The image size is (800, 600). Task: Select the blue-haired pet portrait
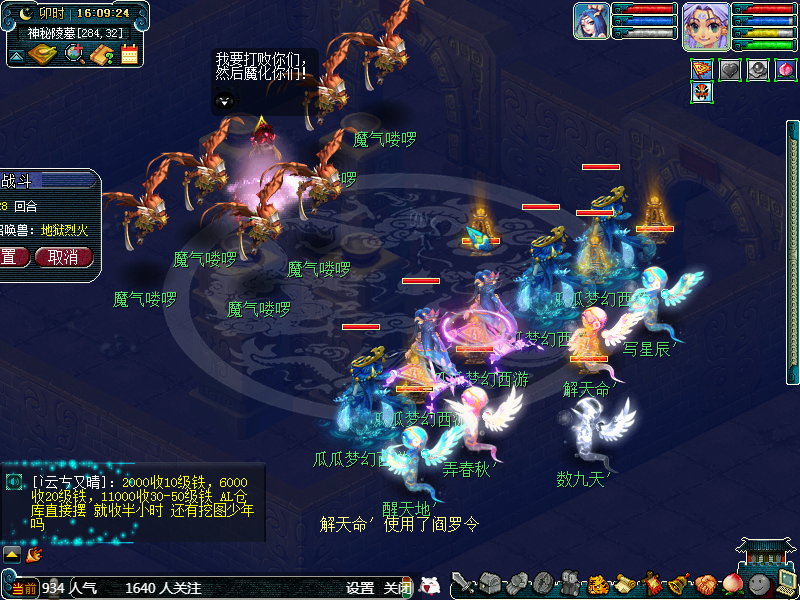pyautogui.click(x=591, y=21)
